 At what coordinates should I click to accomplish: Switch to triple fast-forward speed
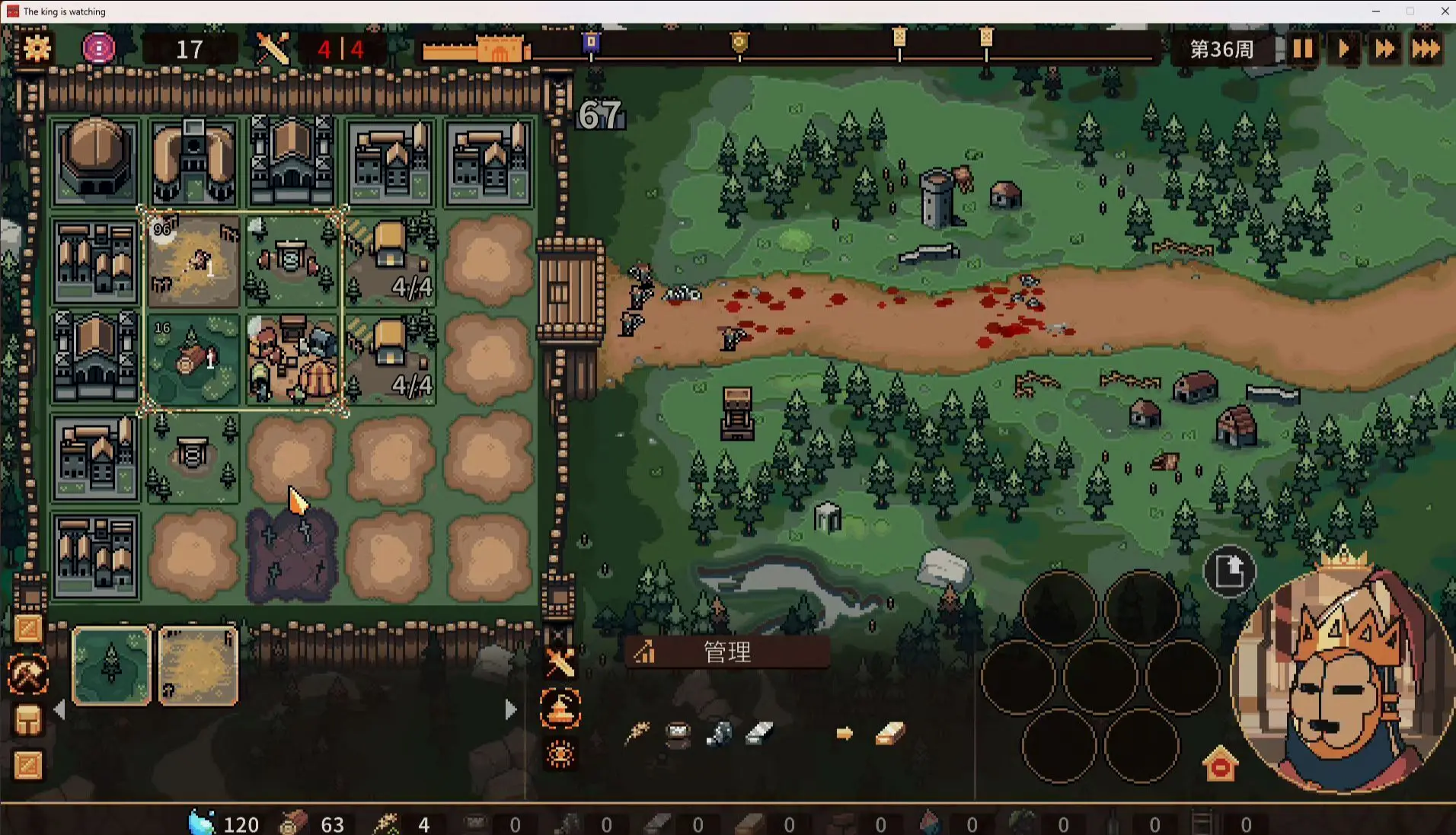pos(1426,49)
